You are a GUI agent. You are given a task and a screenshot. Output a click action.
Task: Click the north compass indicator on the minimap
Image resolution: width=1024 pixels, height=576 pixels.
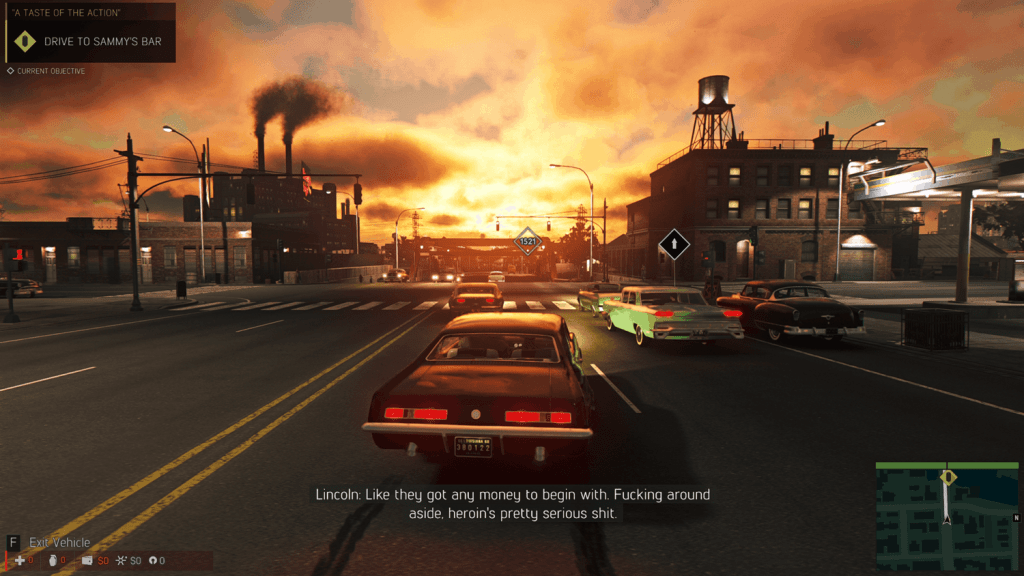[1015, 517]
